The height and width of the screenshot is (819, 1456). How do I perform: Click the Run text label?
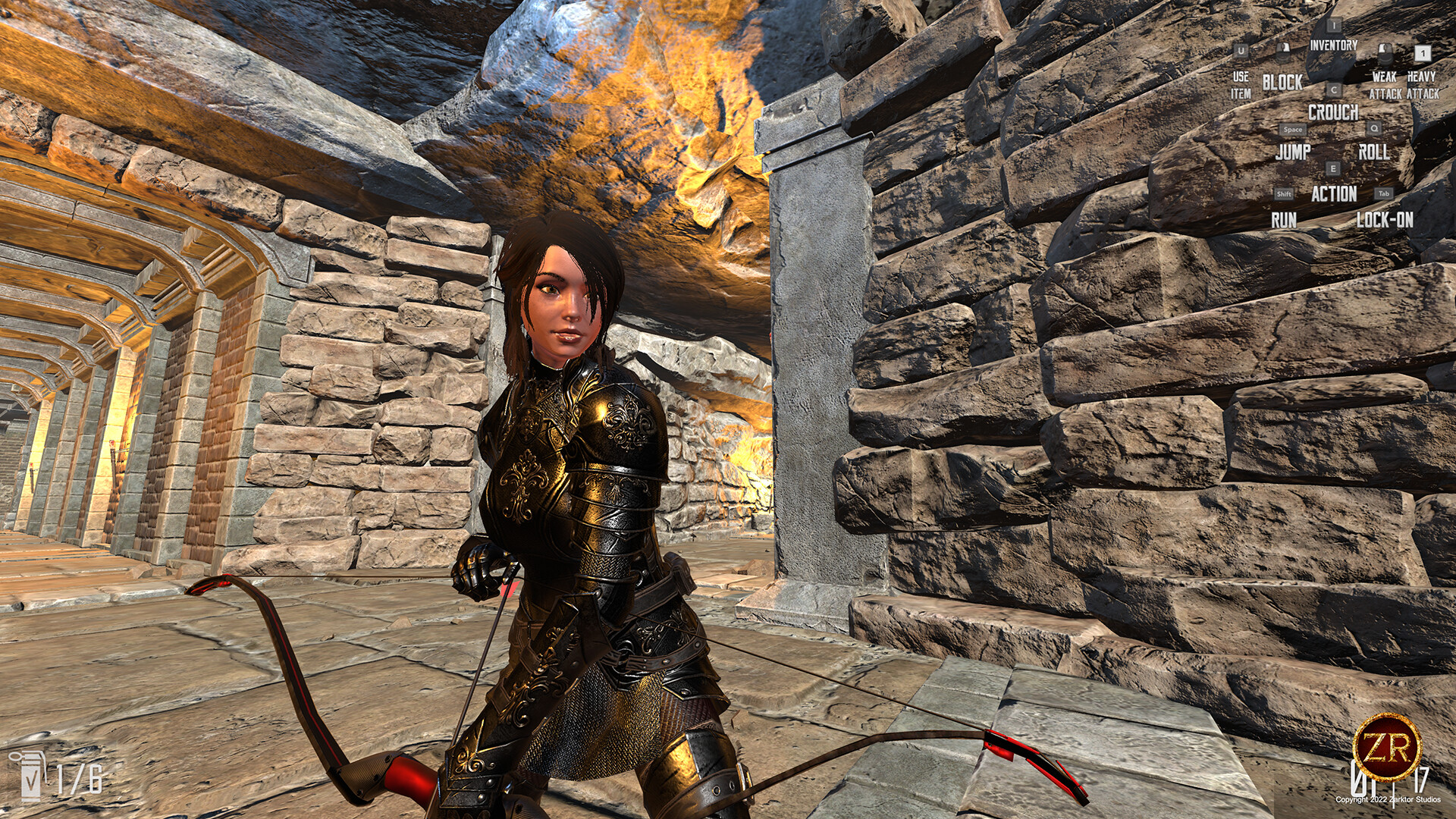point(1284,218)
